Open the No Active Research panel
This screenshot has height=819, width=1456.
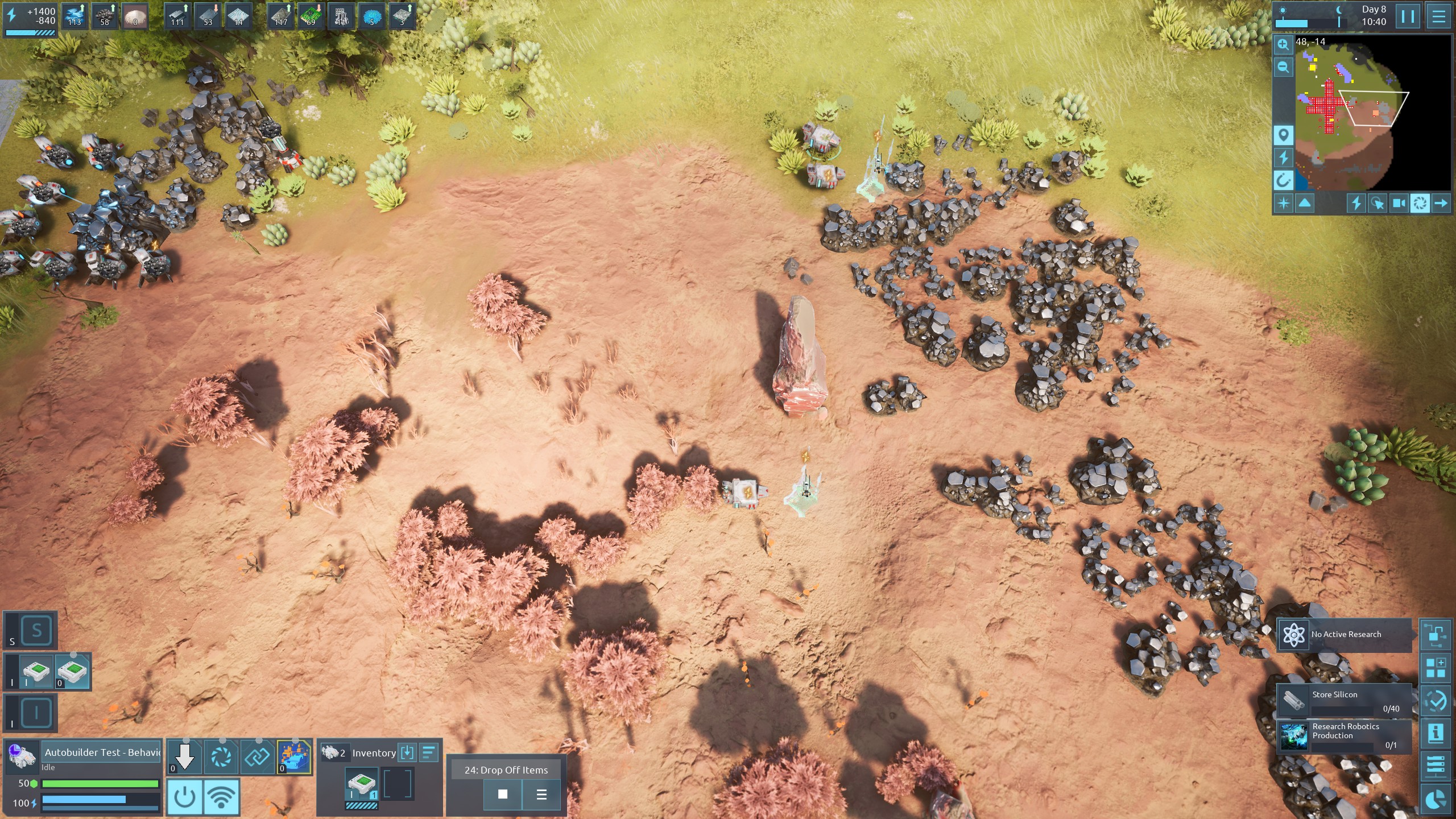pos(1345,634)
